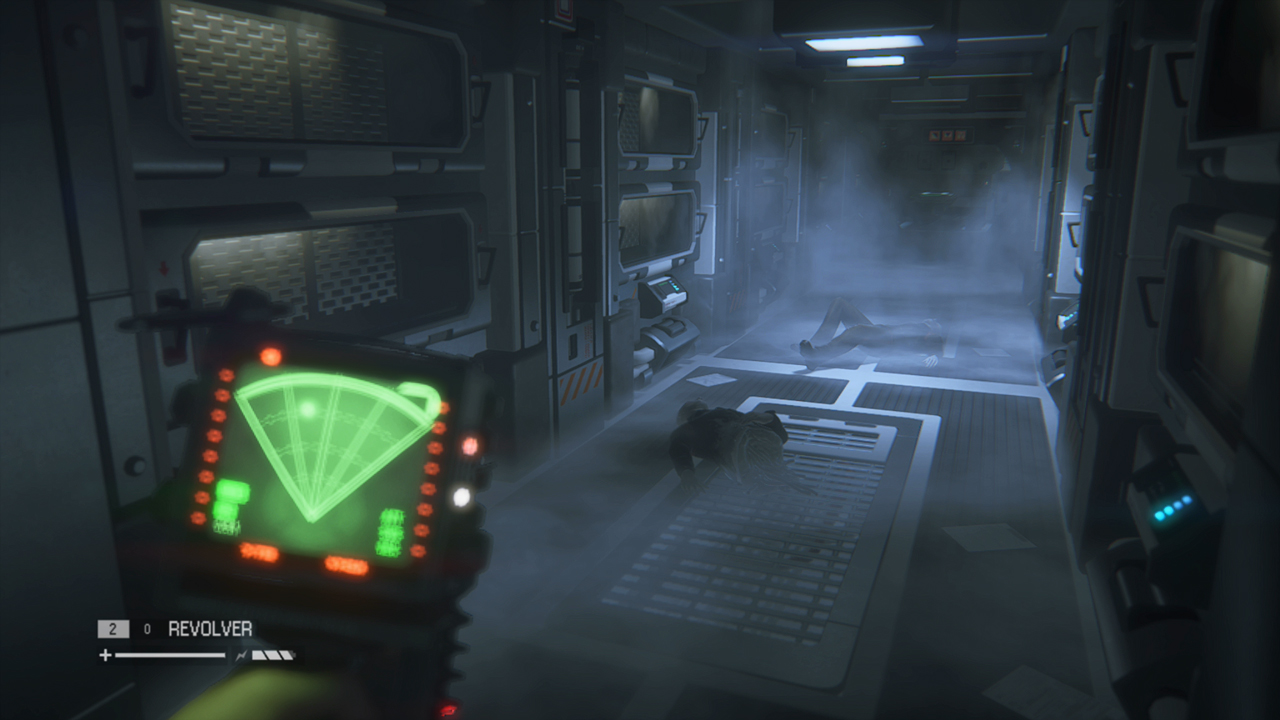Select the REVOLVER weapon label
1280x720 pixels.
tap(210, 628)
